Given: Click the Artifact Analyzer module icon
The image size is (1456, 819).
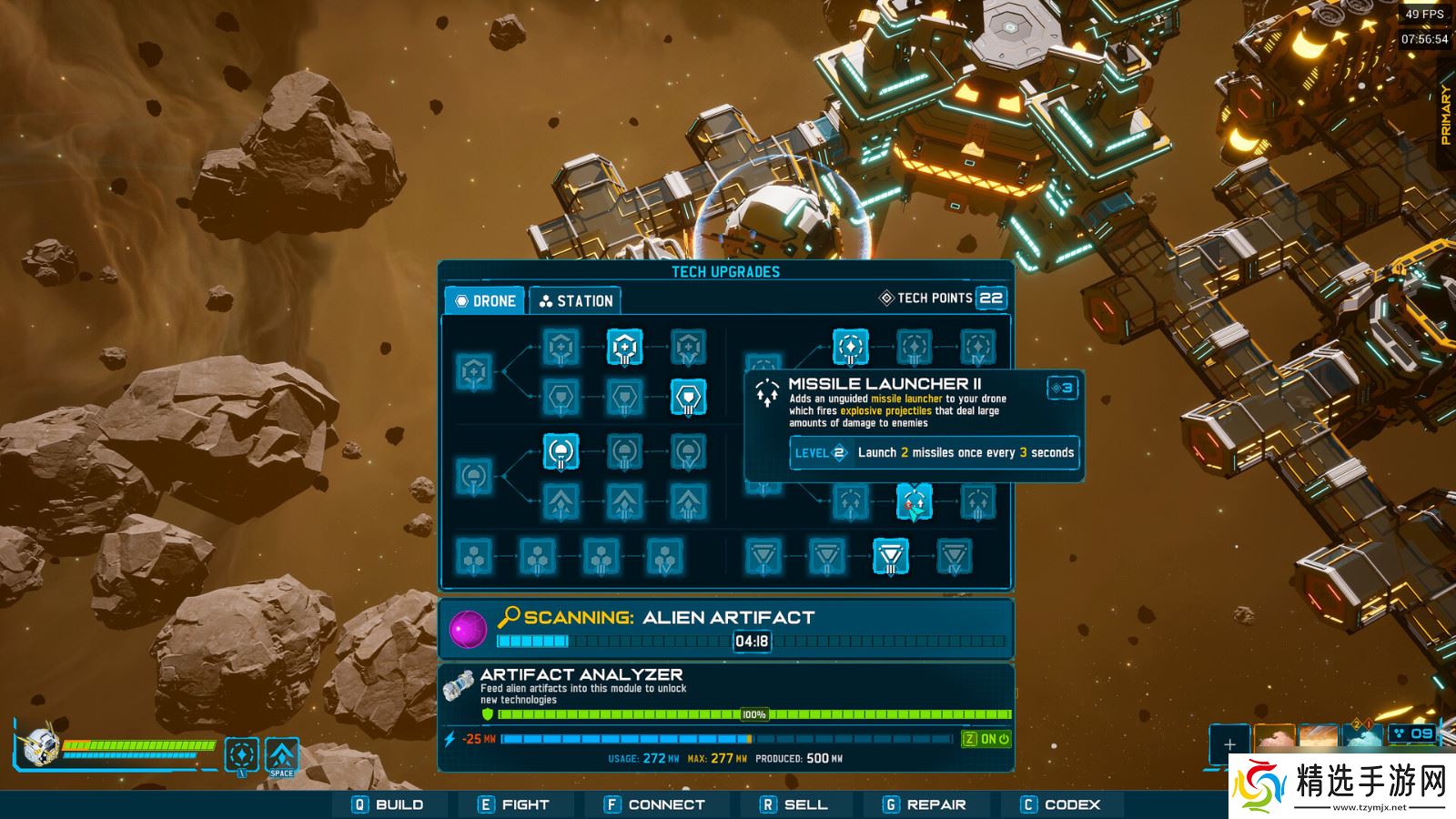Looking at the screenshot, I should (x=458, y=682).
